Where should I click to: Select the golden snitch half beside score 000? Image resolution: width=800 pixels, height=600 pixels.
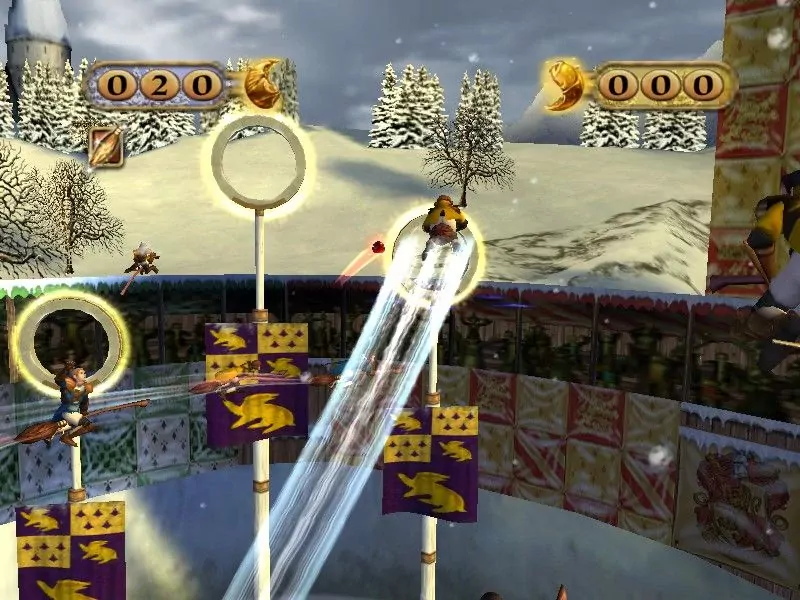click(565, 84)
